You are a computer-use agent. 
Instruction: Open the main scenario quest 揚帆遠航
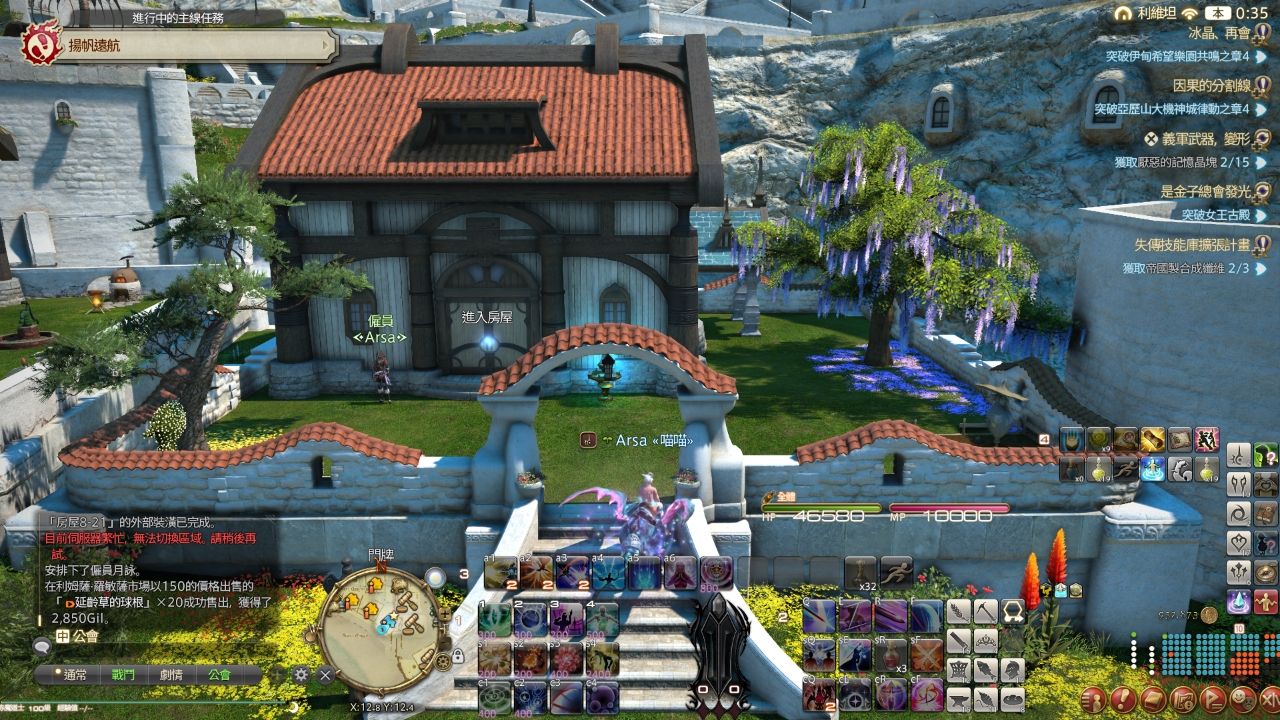click(180, 46)
